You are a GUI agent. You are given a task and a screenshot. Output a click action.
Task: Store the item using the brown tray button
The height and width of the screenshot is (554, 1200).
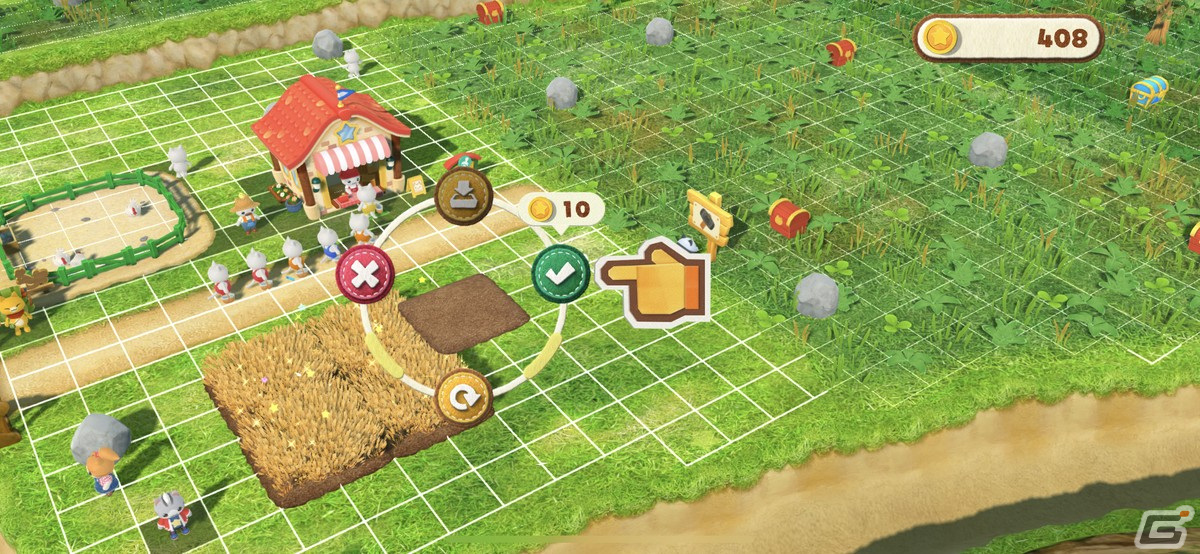[x=464, y=197]
